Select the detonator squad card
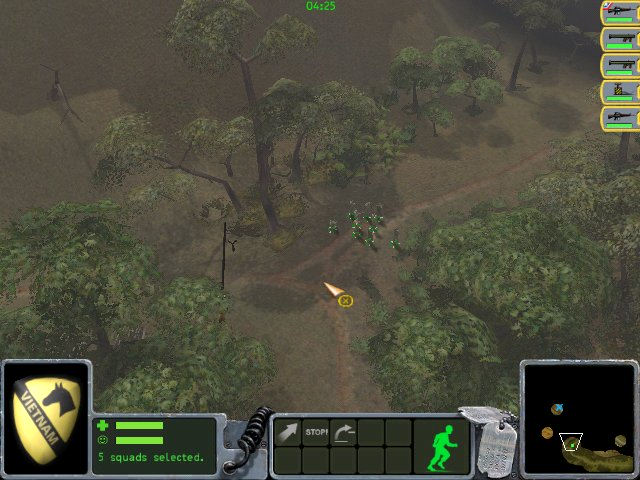Viewport: 640px width, 480px height. (x=620, y=92)
